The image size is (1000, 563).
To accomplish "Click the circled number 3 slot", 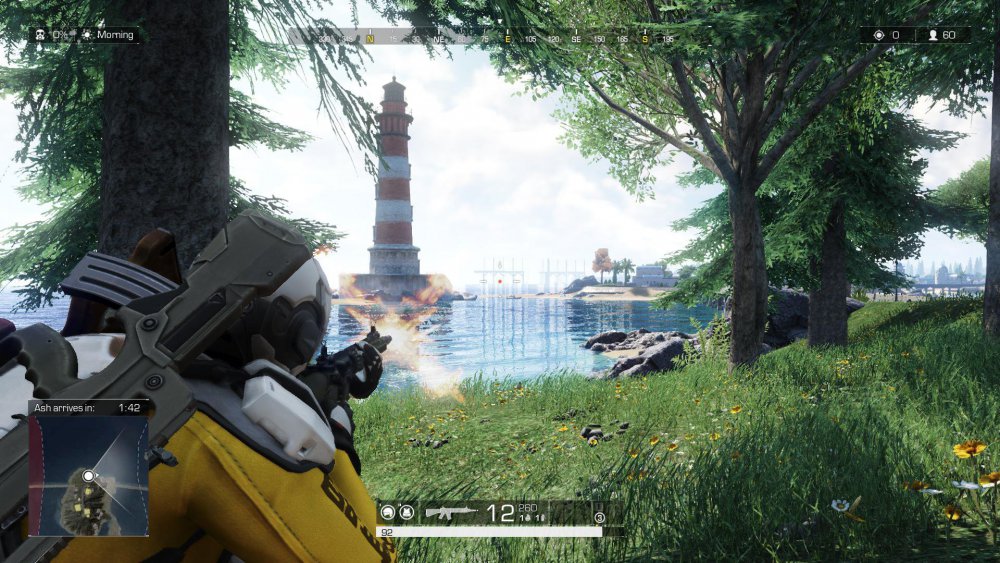I will click(599, 517).
